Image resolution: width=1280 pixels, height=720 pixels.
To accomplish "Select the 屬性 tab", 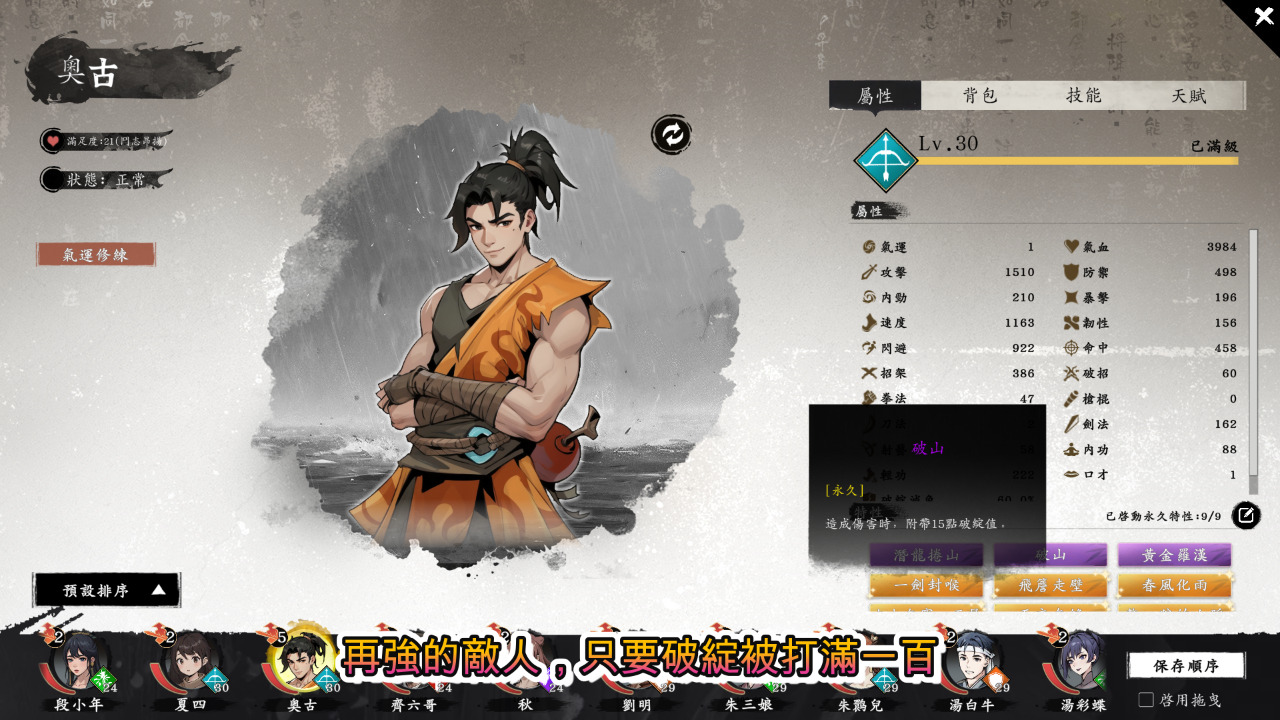I will pos(875,96).
